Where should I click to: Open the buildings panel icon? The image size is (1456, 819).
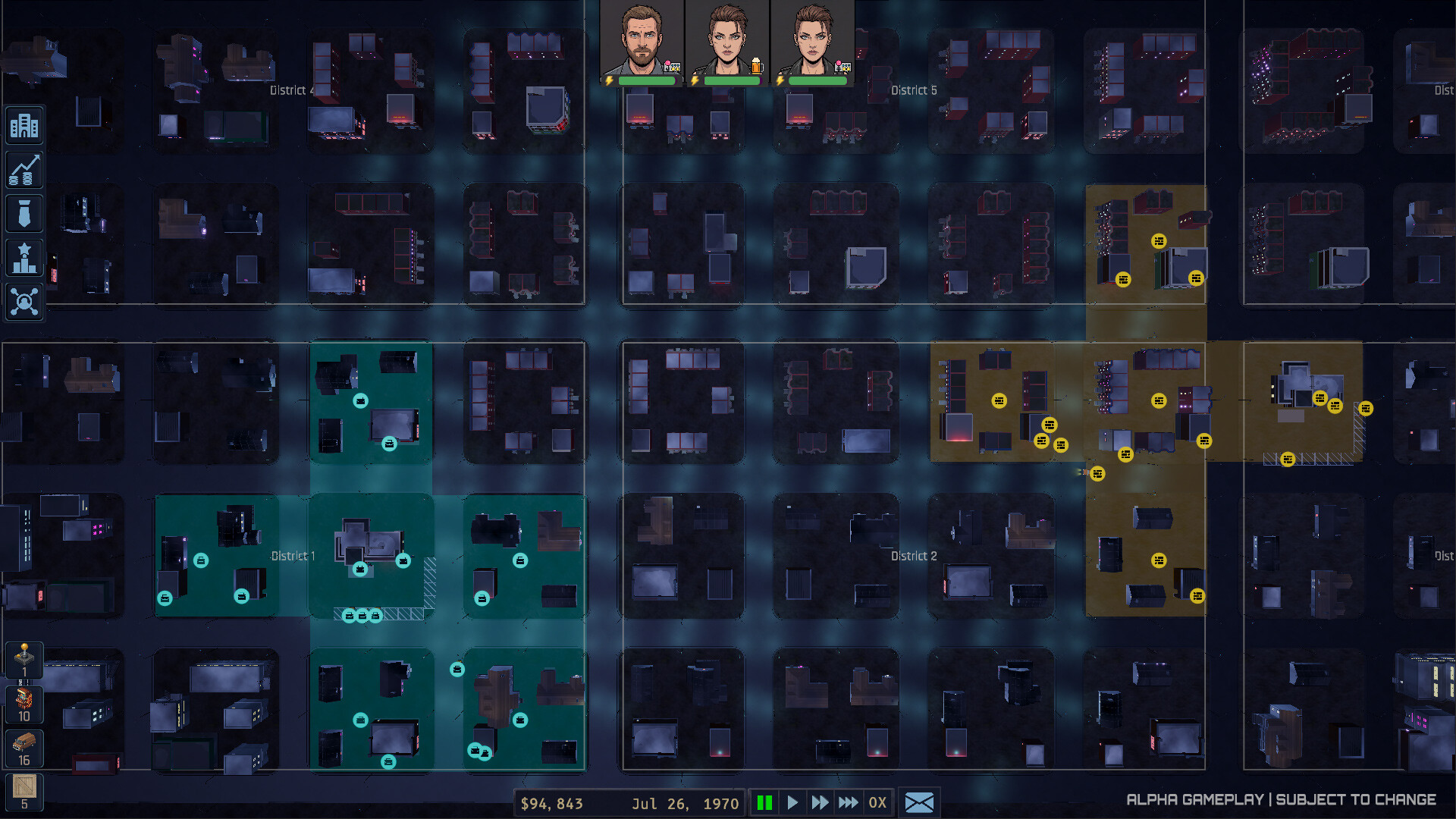pyautogui.click(x=24, y=125)
